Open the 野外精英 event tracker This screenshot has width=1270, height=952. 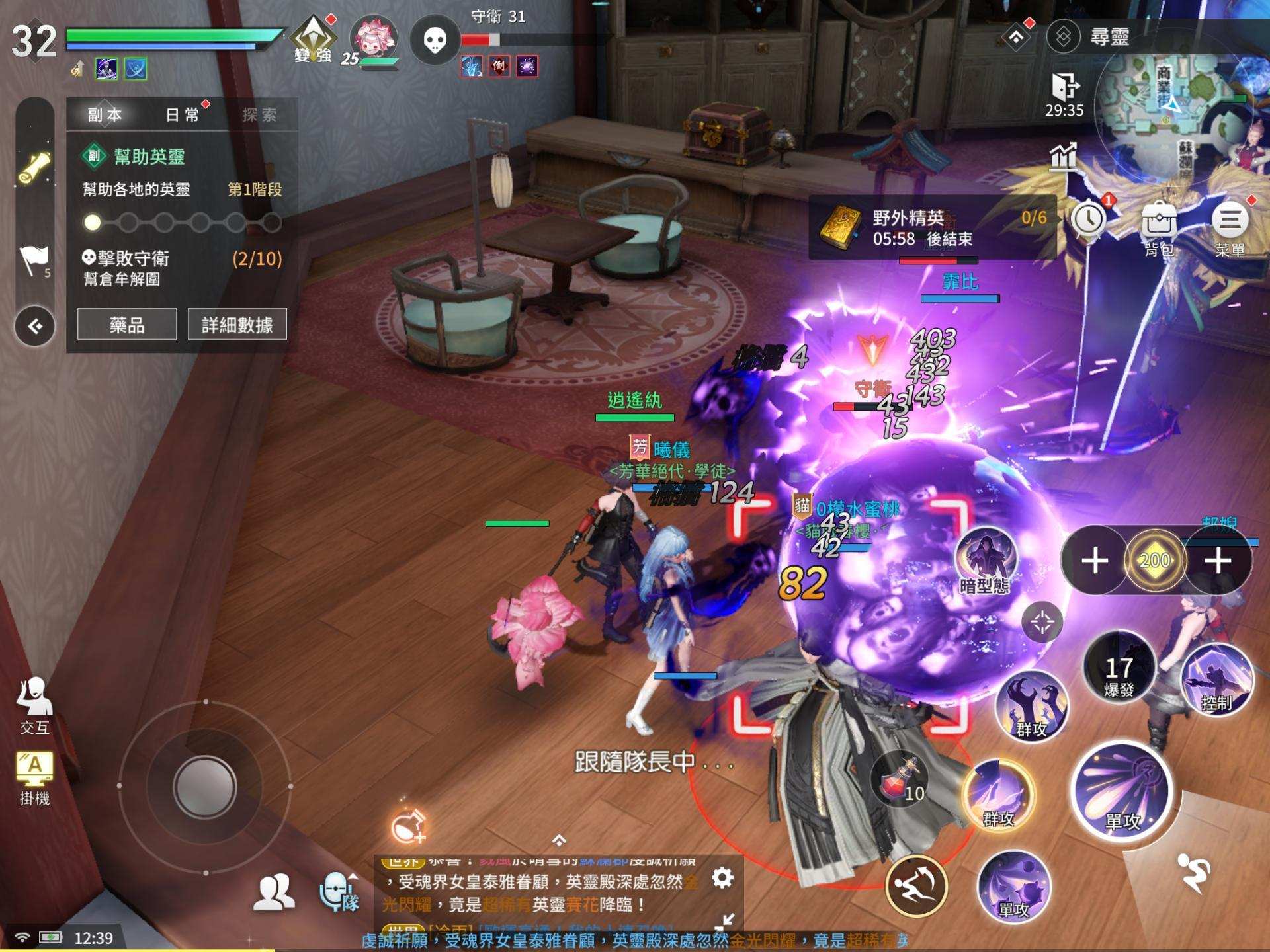pos(933,228)
